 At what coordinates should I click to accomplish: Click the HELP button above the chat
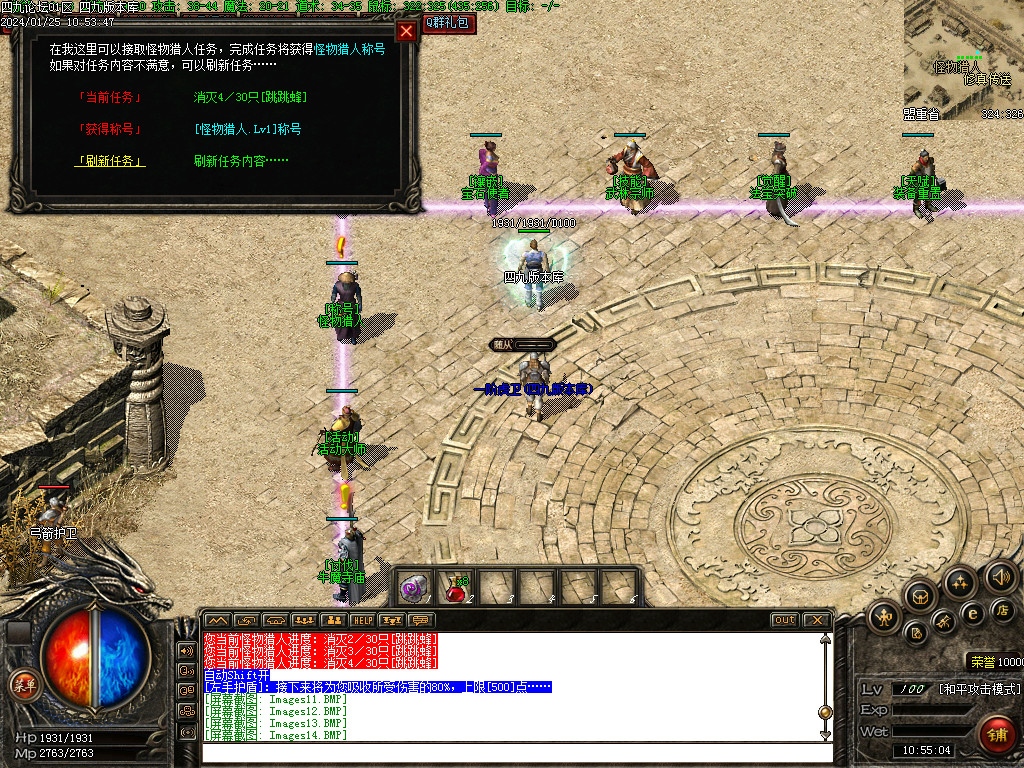(x=362, y=620)
